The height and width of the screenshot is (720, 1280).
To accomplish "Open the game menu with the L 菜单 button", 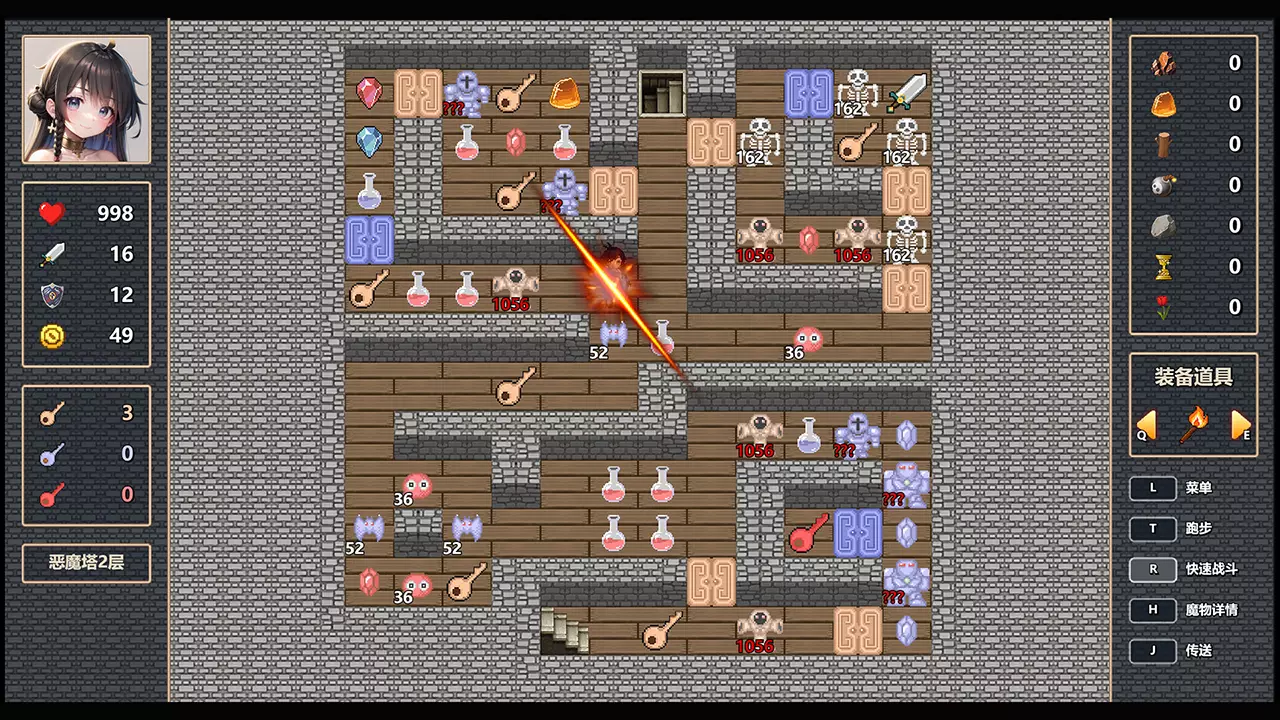I will 1153,487.
